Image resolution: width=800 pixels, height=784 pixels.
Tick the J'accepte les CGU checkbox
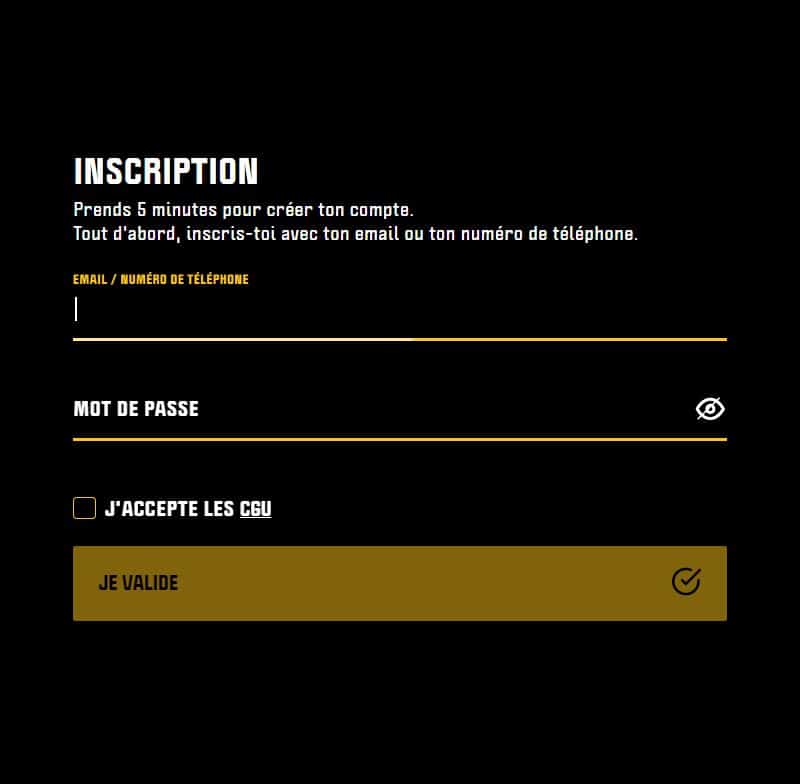pyautogui.click(x=85, y=509)
